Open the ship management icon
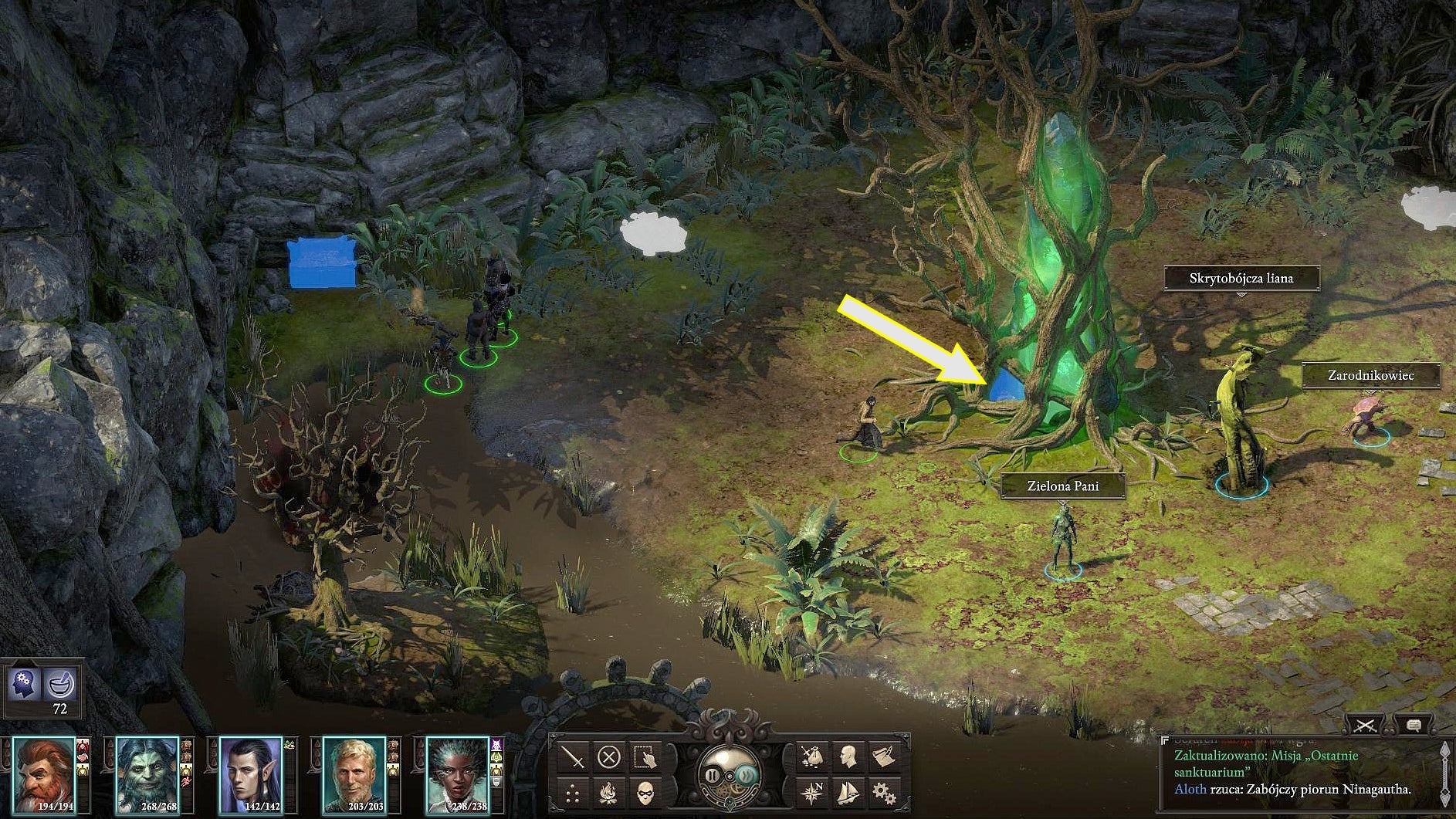1456x819 pixels. click(x=847, y=792)
